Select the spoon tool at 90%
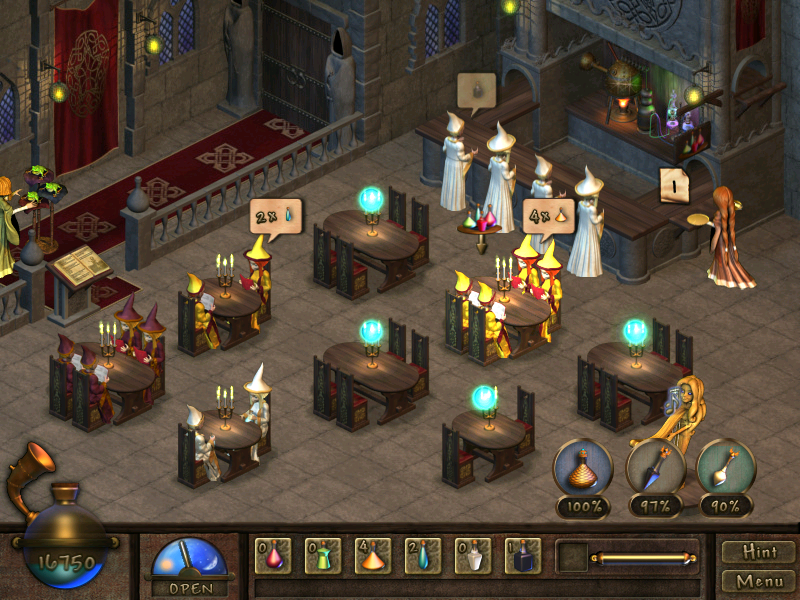The height and width of the screenshot is (600, 800). [726, 468]
